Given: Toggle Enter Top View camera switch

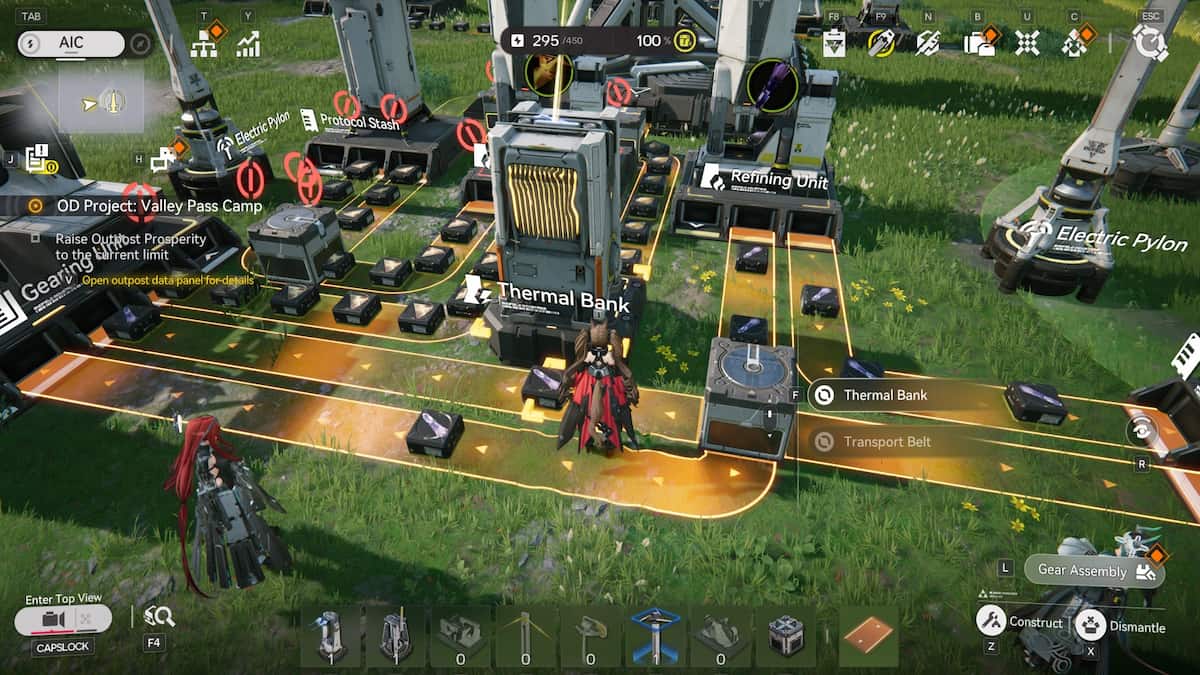Looking at the screenshot, I should point(63,620).
